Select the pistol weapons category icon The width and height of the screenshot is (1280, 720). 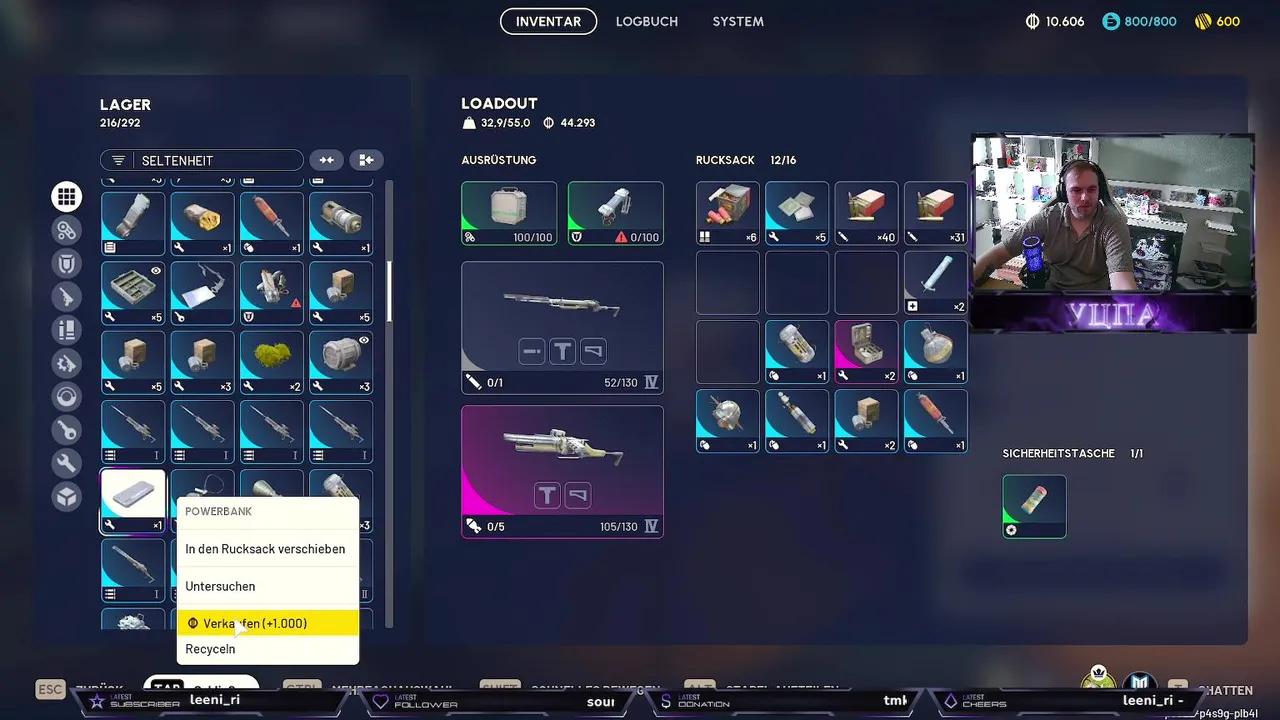(66, 296)
